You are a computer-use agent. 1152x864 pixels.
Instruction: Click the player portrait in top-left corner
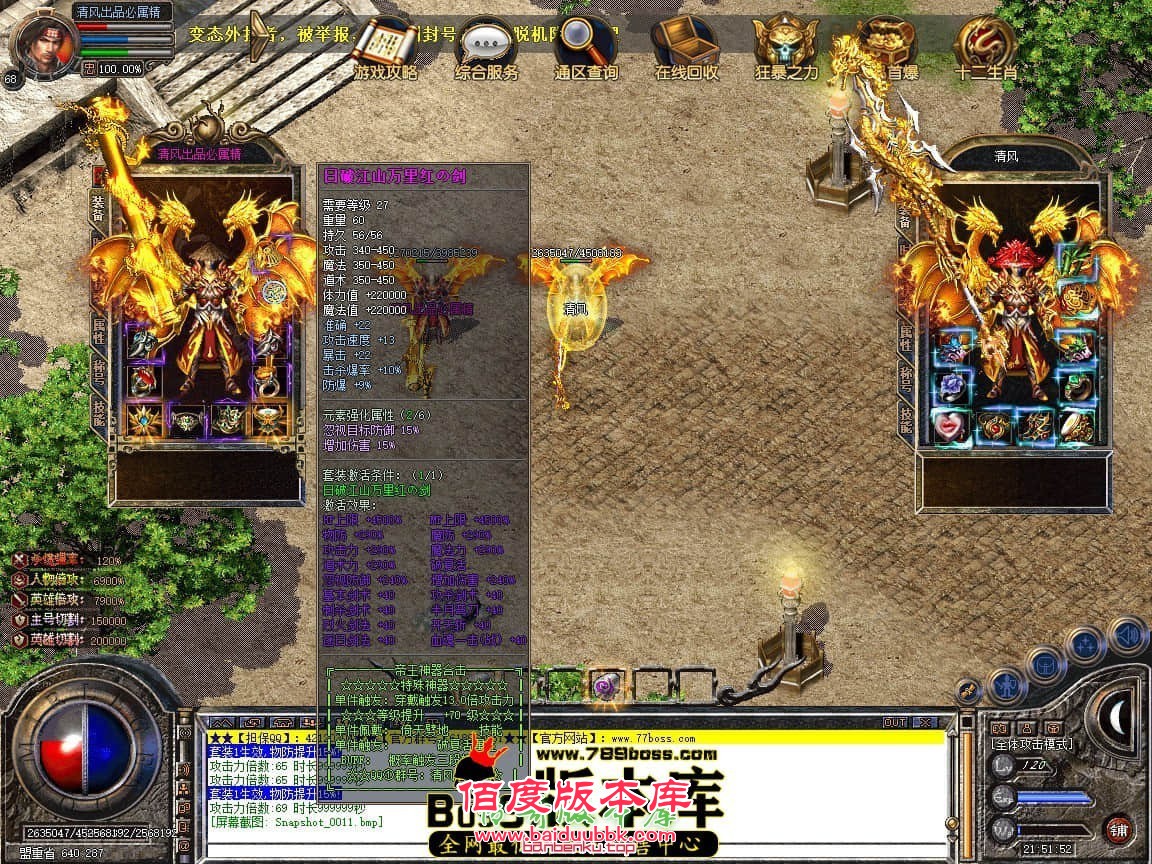pyautogui.click(x=43, y=42)
